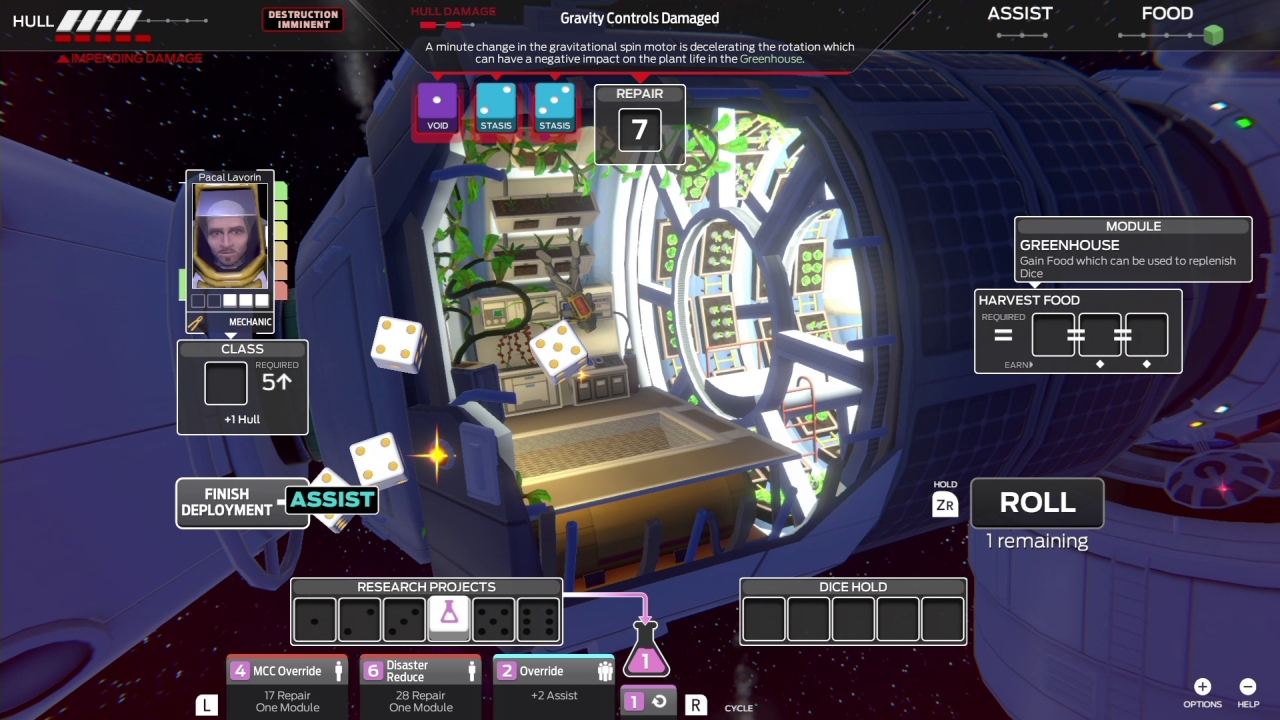This screenshot has height=720, width=1280.
Task: Toggle the flask slot in Research Projects
Action: (x=448, y=616)
